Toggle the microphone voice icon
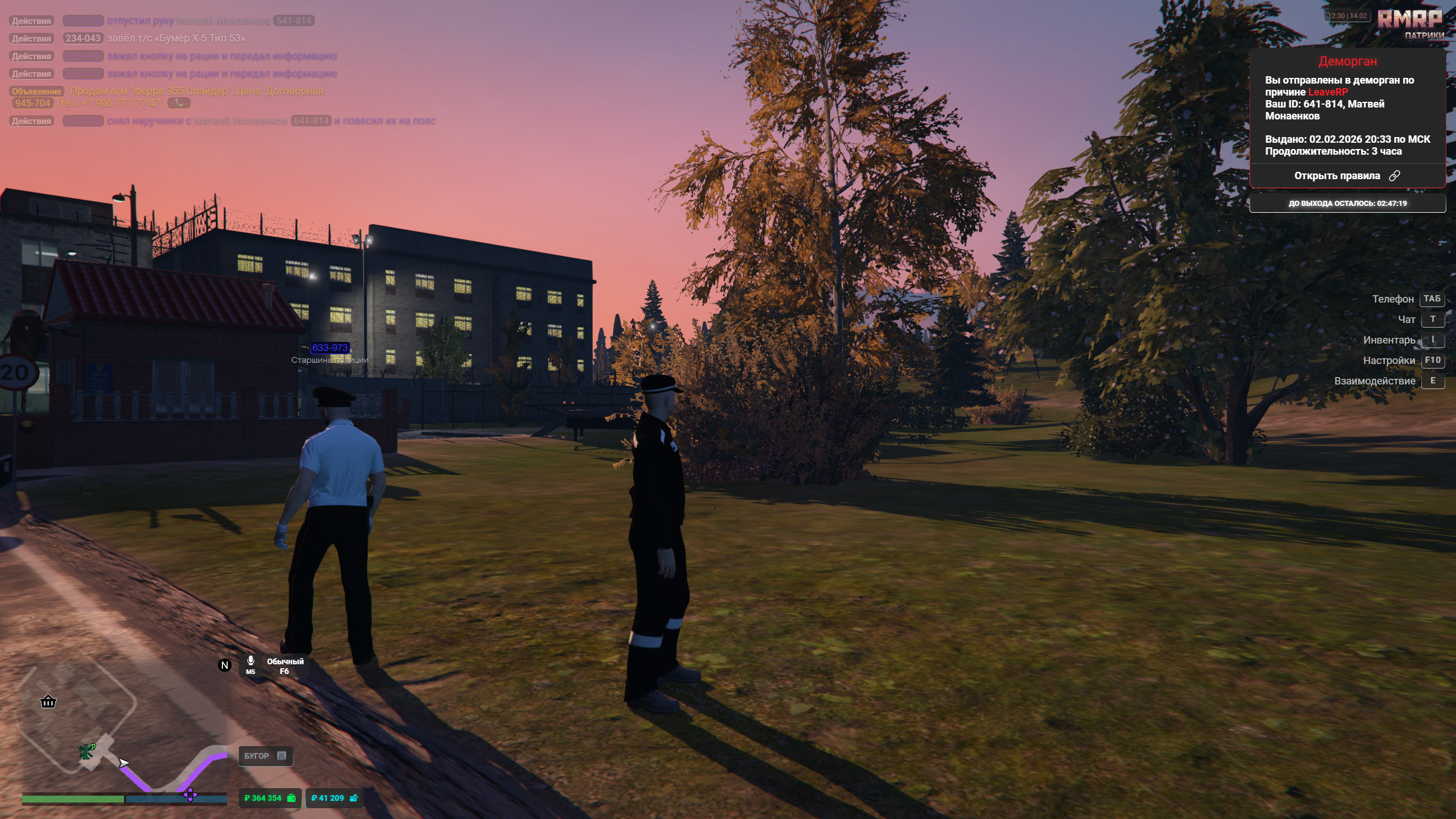 [x=250, y=661]
